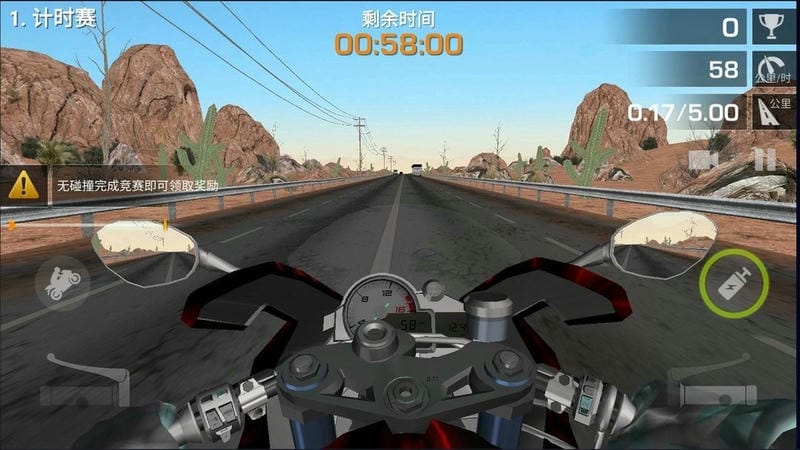Tap the wheelie motorcycle button
Screen dimensions: 800x450
(62, 283)
